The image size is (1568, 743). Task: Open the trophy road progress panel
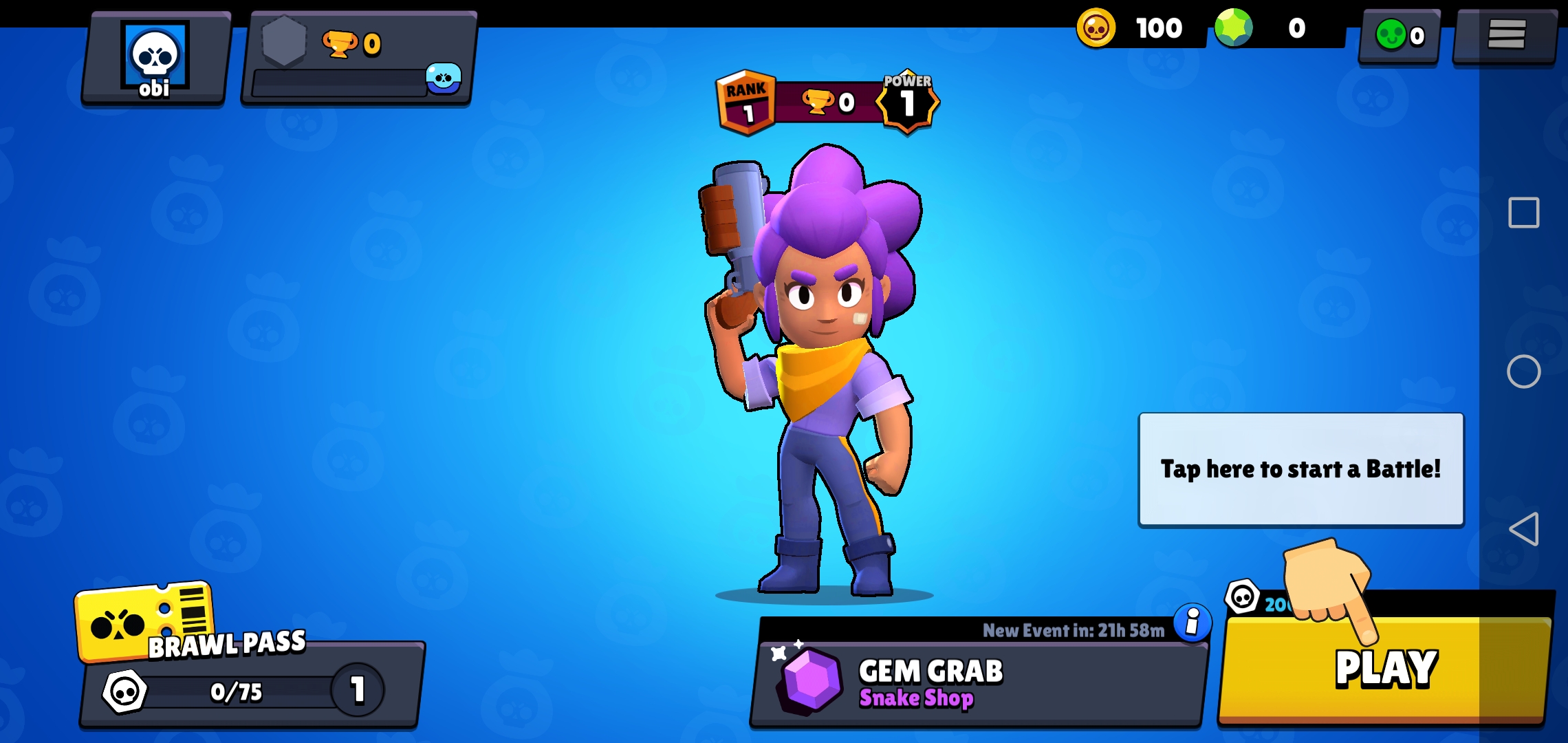tap(358, 60)
